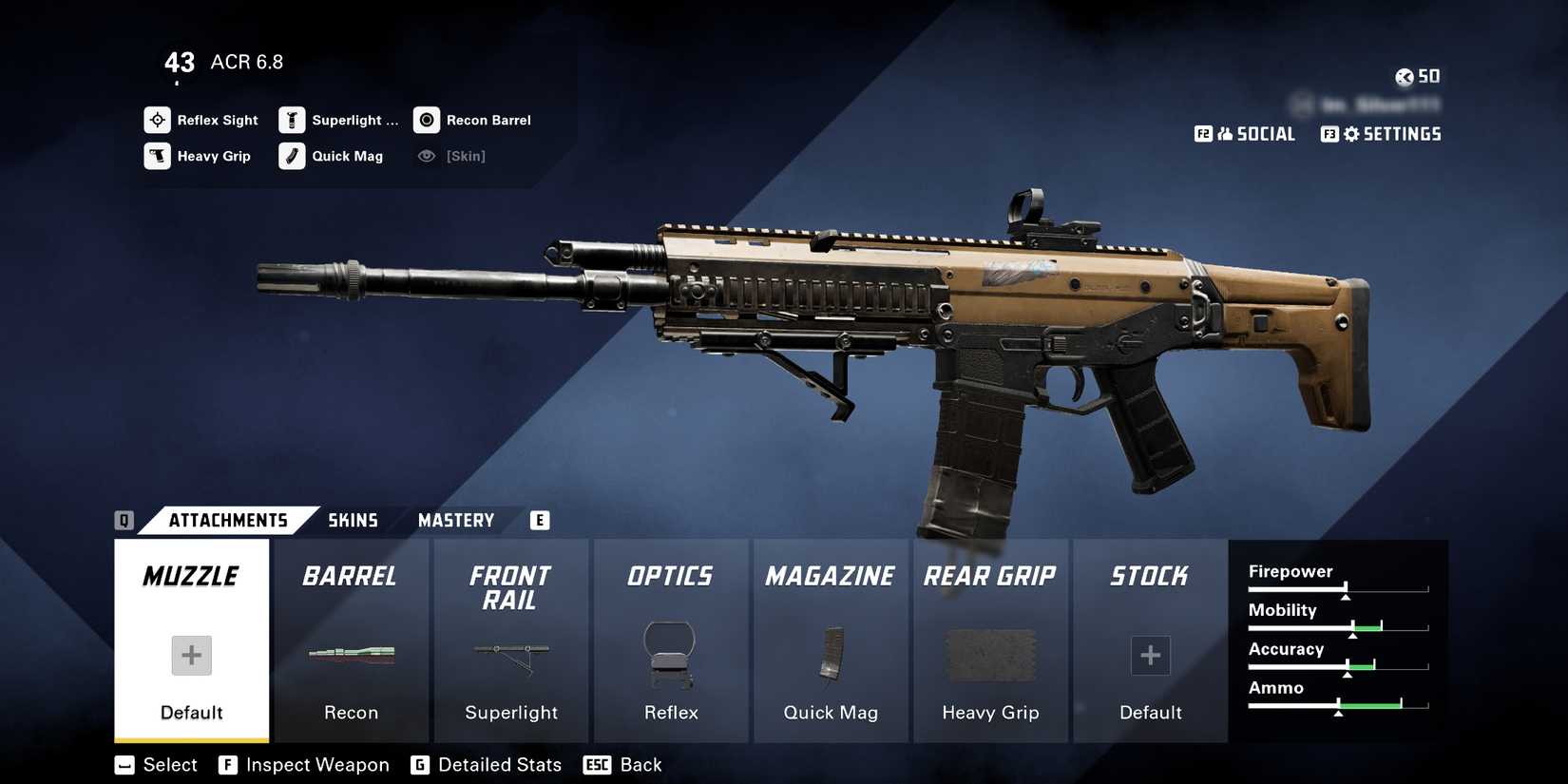This screenshot has height=784, width=1568.
Task: Click the plus on the Default Stock slot
Action: click(x=1150, y=656)
